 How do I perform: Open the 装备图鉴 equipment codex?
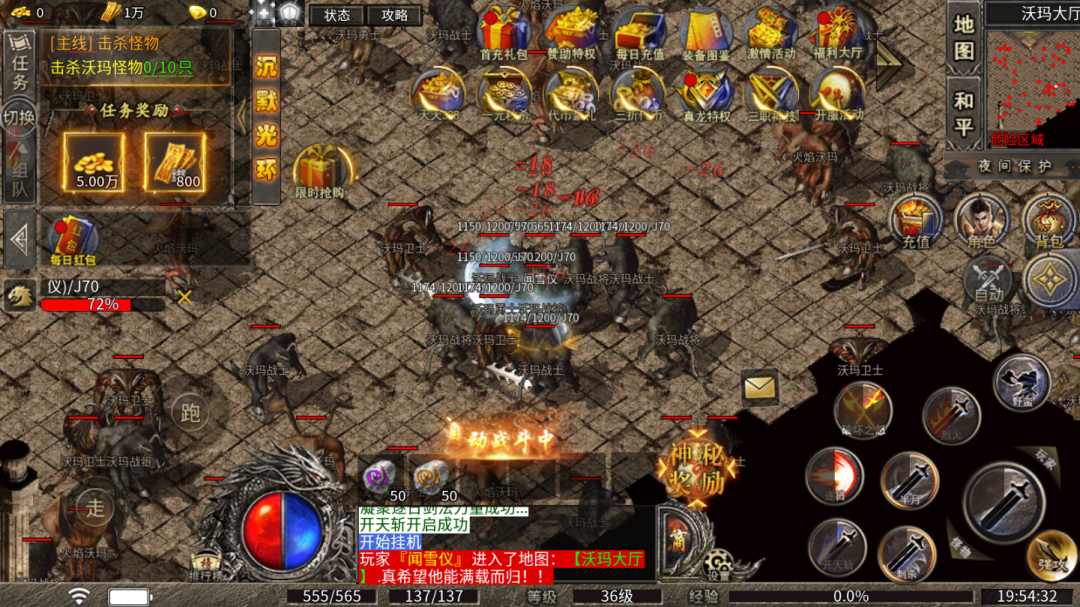click(x=705, y=33)
